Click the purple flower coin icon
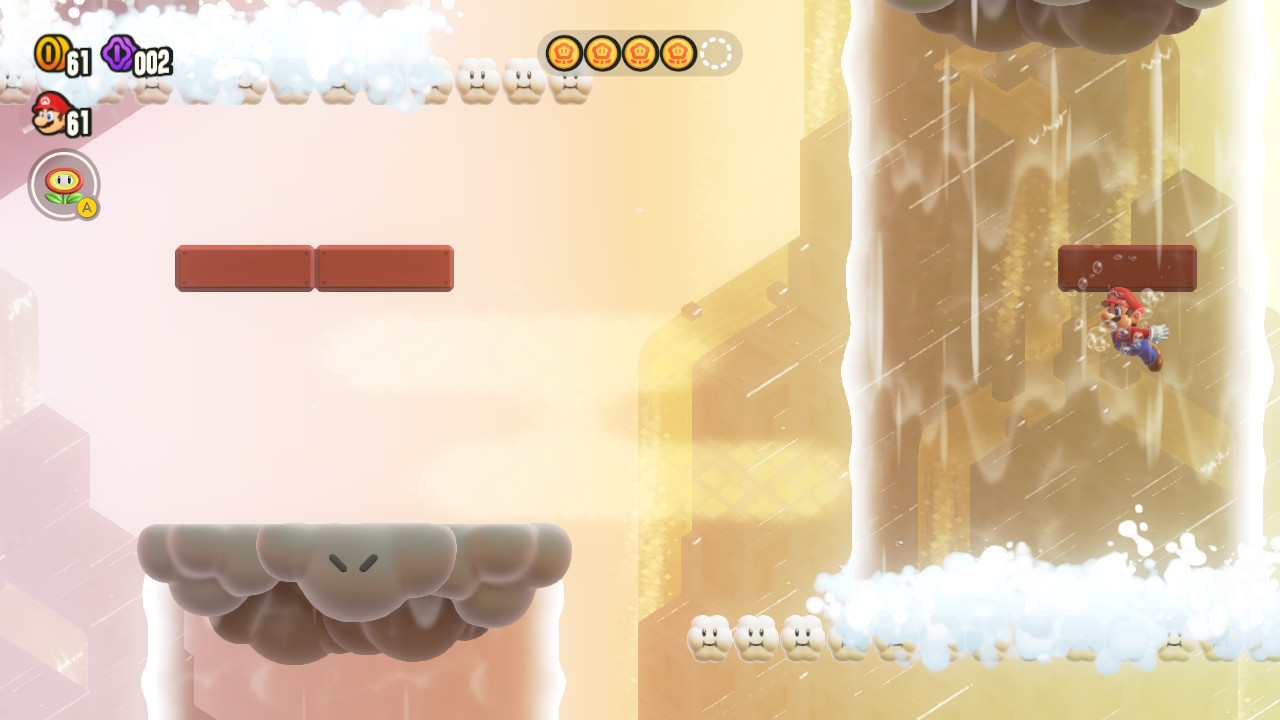The image size is (1280, 720). (119, 53)
